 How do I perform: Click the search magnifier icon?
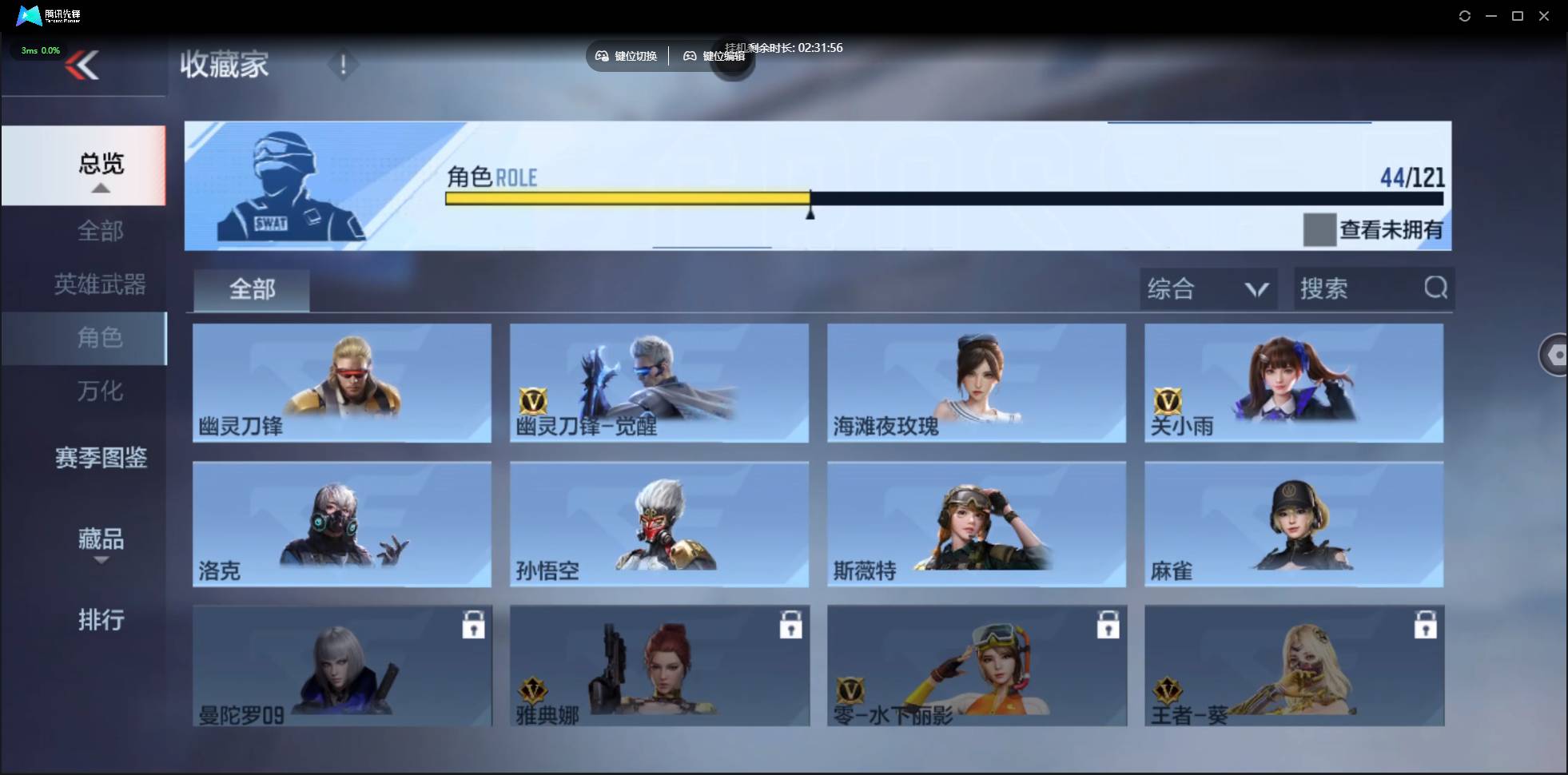[1435, 288]
